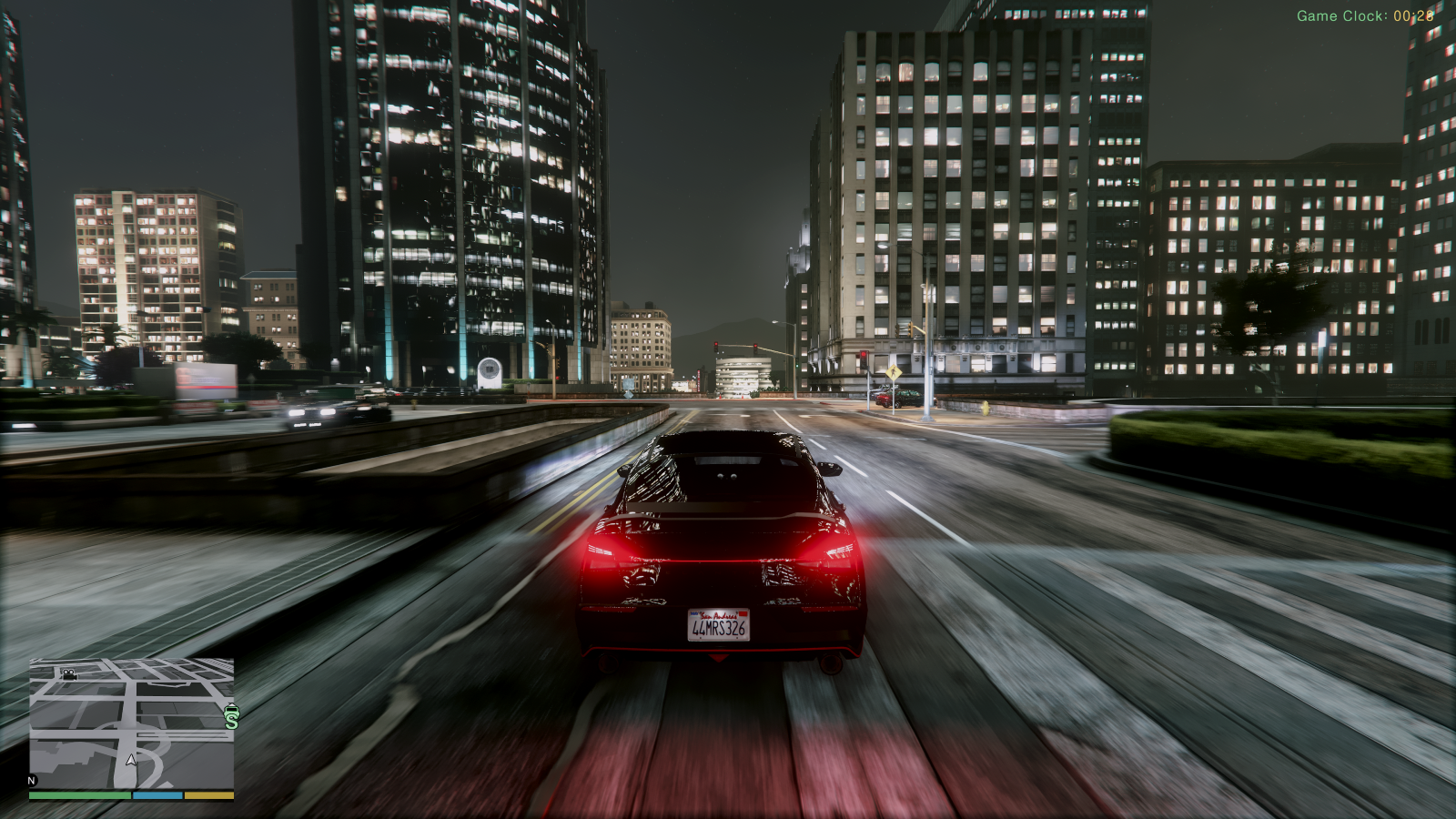The width and height of the screenshot is (1456, 819).
Task: Click the fire hydrant beside the right curb
Action: [986, 409]
